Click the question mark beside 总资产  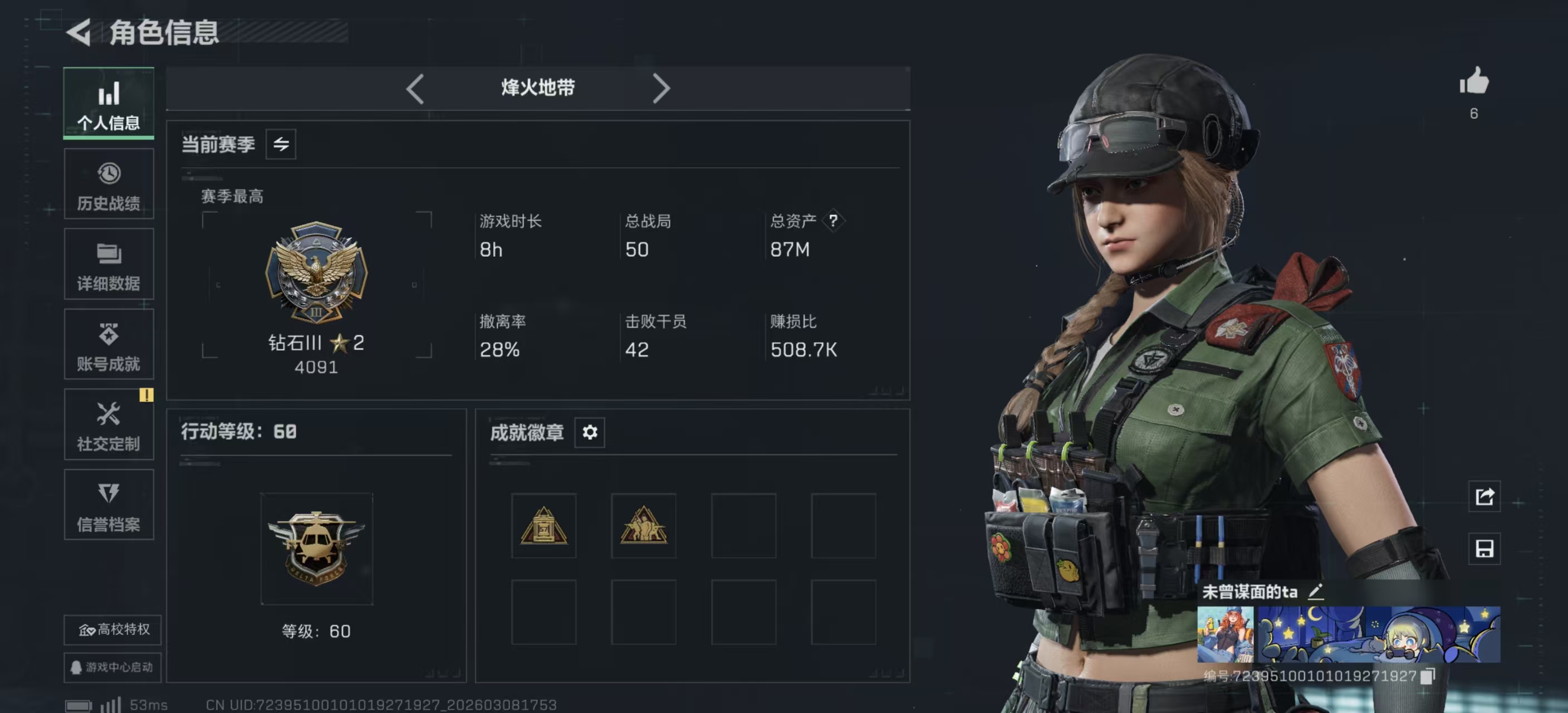coord(835,222)
